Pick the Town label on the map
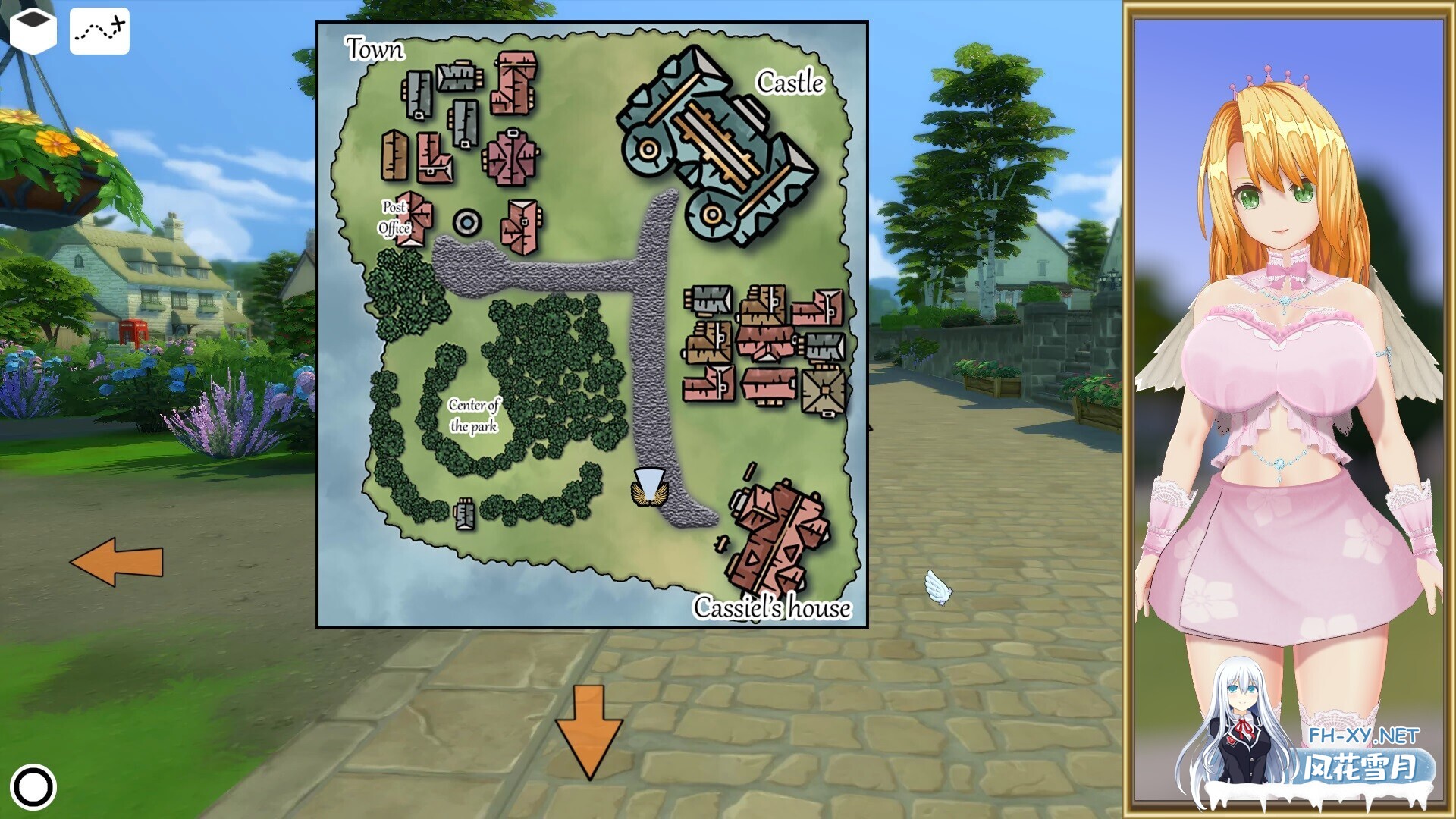 click(x=375, y=49)
